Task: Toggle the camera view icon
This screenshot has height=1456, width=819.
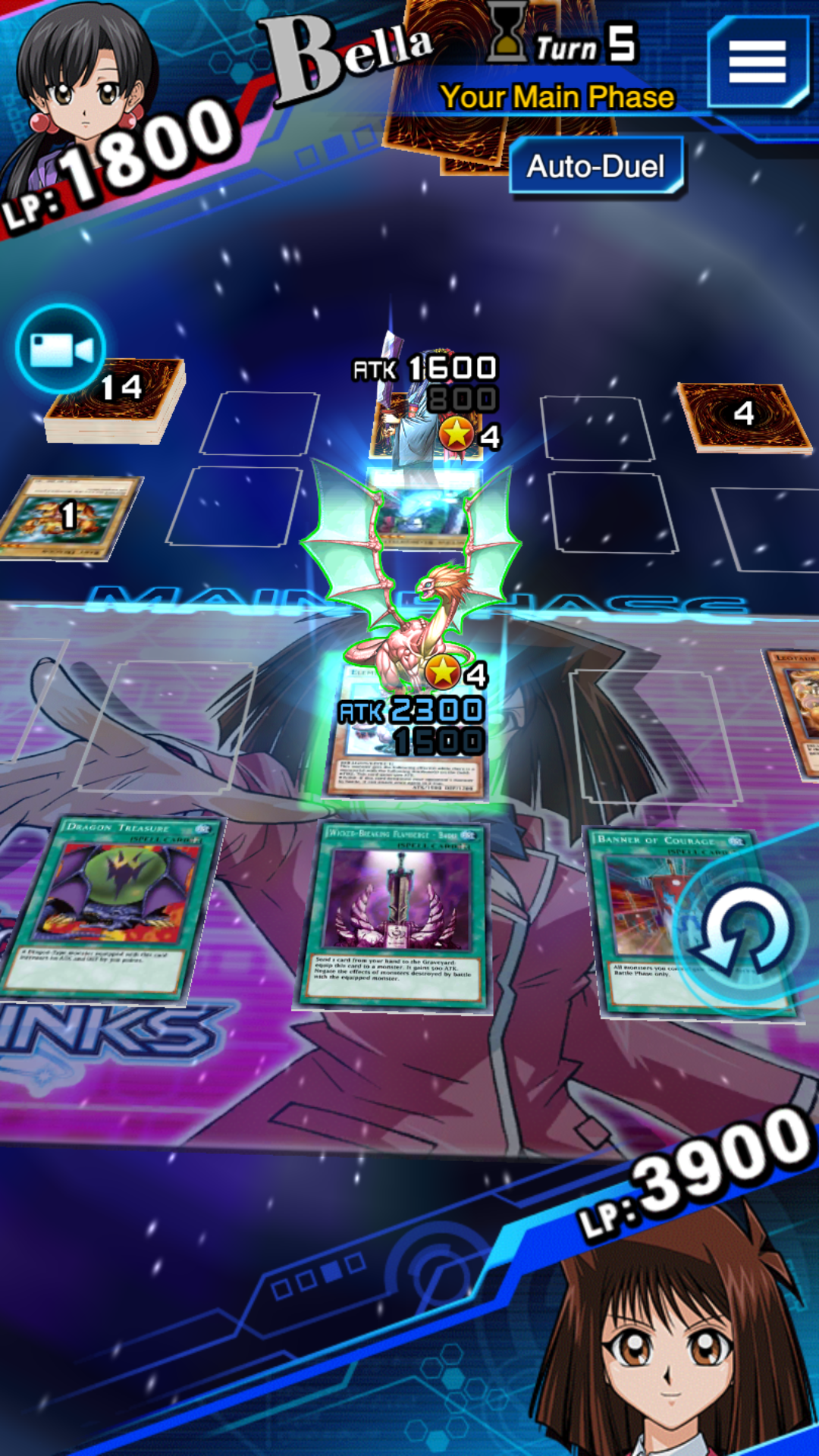Action: (61, 350)
